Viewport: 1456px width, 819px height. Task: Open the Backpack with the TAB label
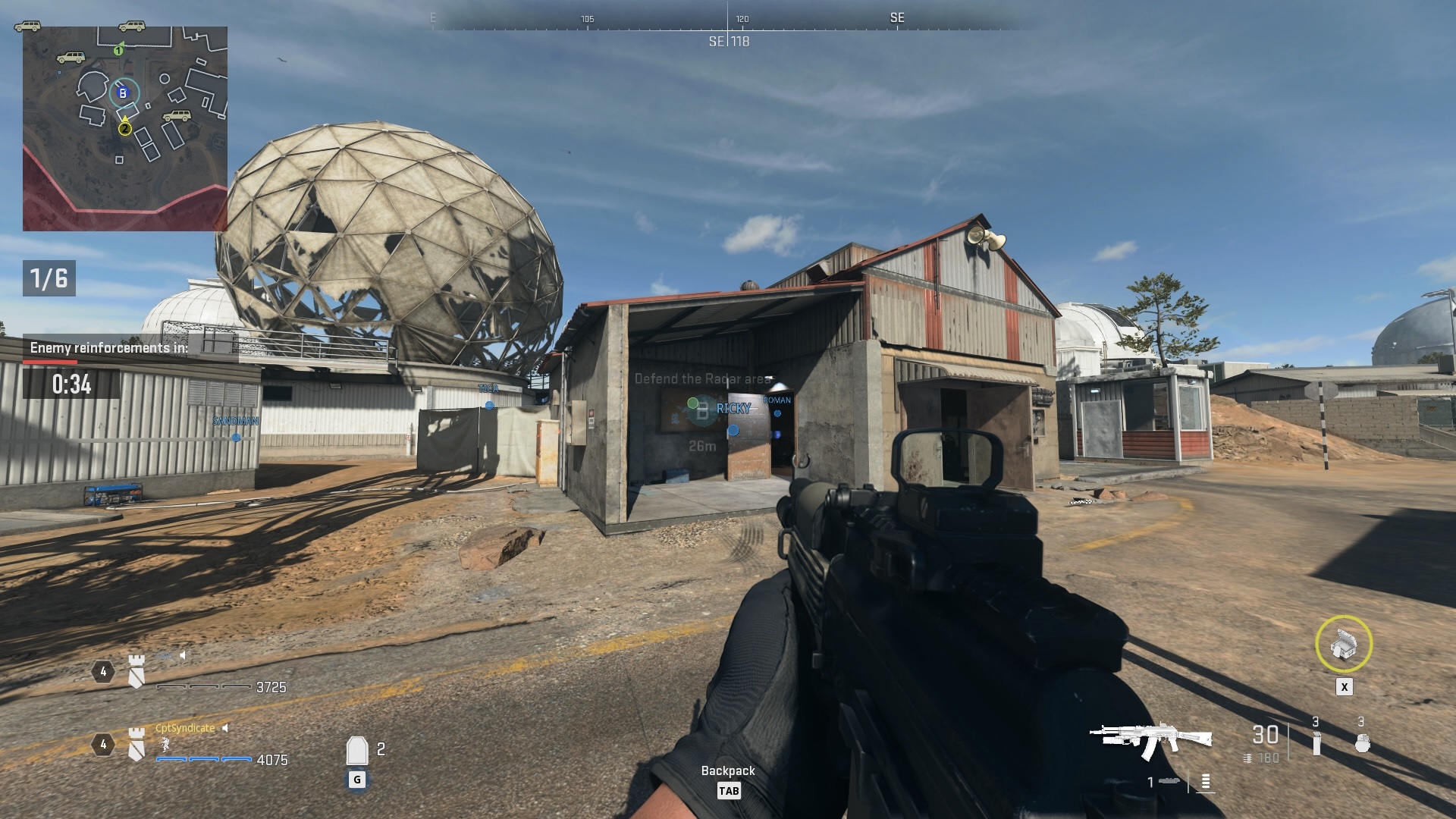[x=728, y=789]
